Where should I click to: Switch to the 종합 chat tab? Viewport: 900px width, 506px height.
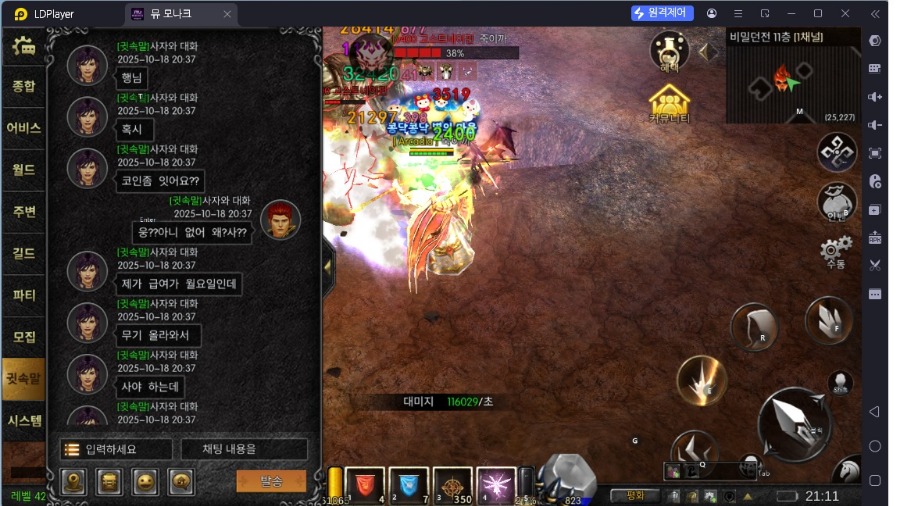pos(23,86)
